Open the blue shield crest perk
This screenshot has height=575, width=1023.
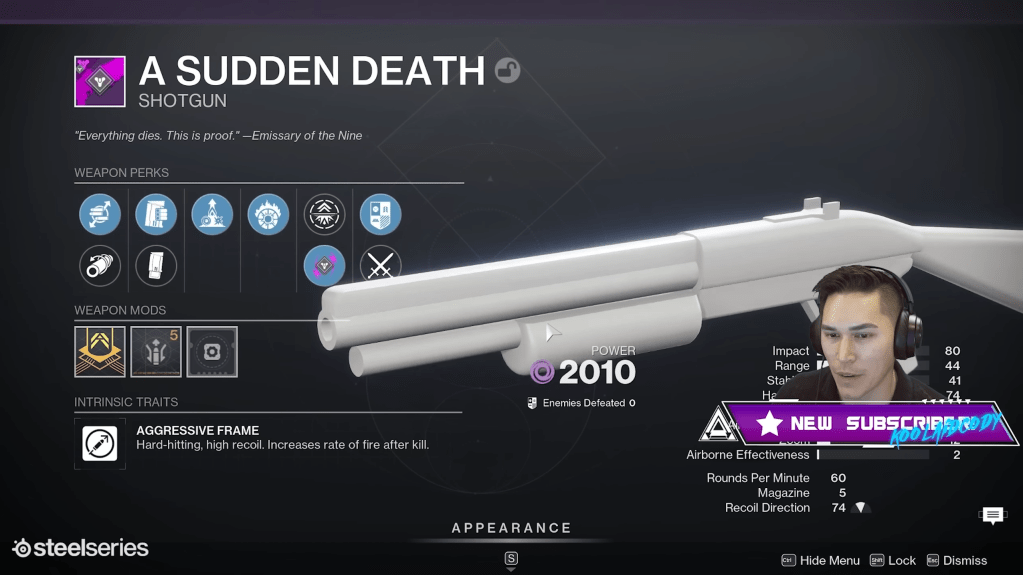click(x=380, y=215)
